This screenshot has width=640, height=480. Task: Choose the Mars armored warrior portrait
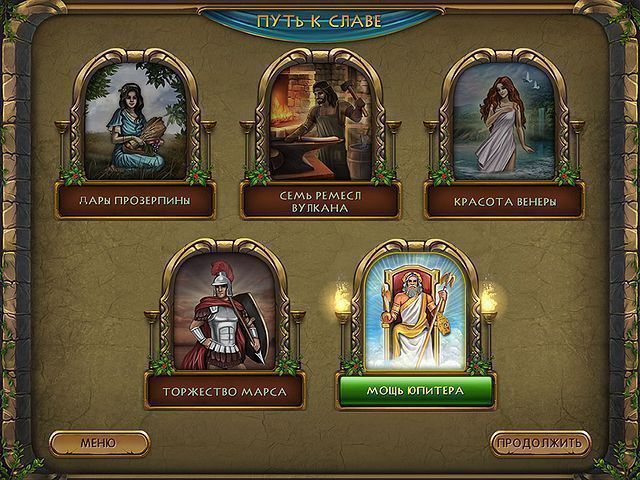[x=225, y=310]
